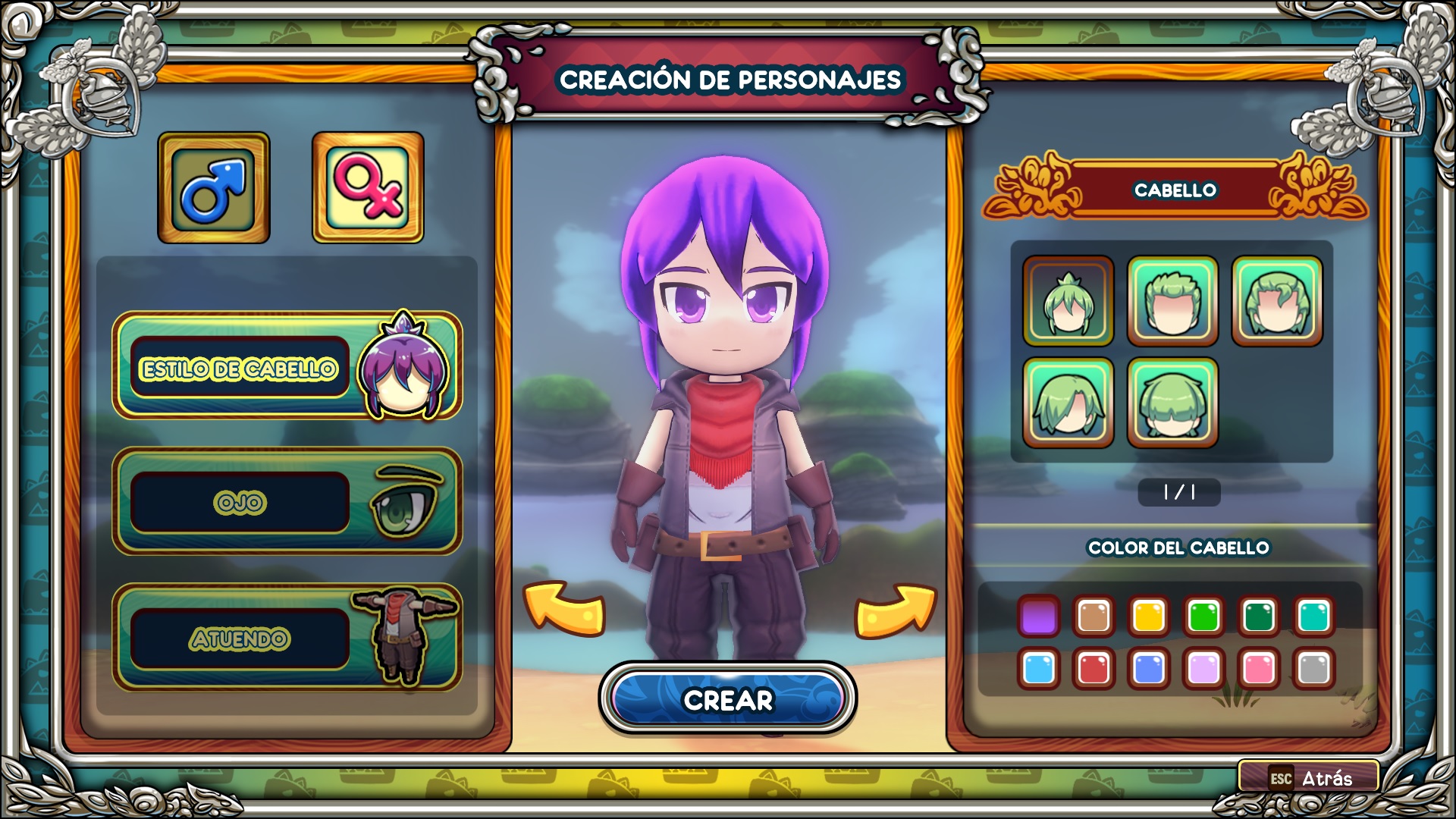This screenshot has width=1456, height=819.
Task: Pick the brown hair color
Action: click(x=1094, y=616)
